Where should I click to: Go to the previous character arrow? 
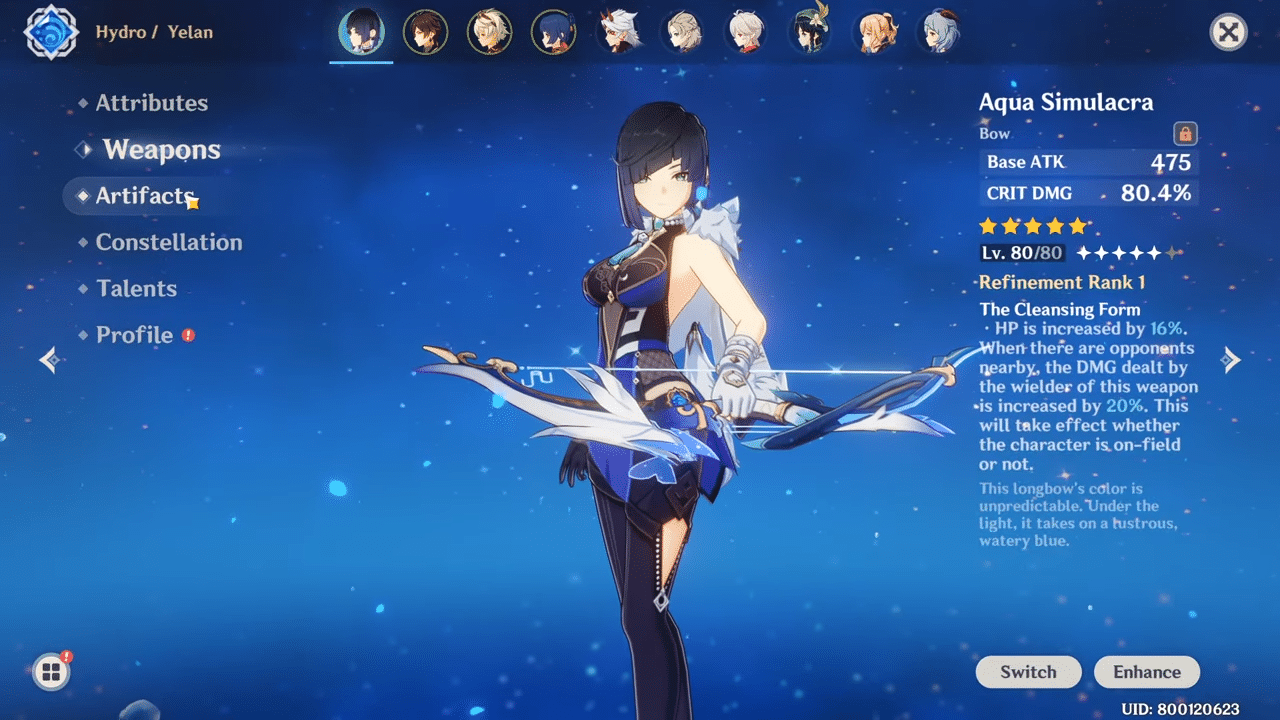pos(48,360)
